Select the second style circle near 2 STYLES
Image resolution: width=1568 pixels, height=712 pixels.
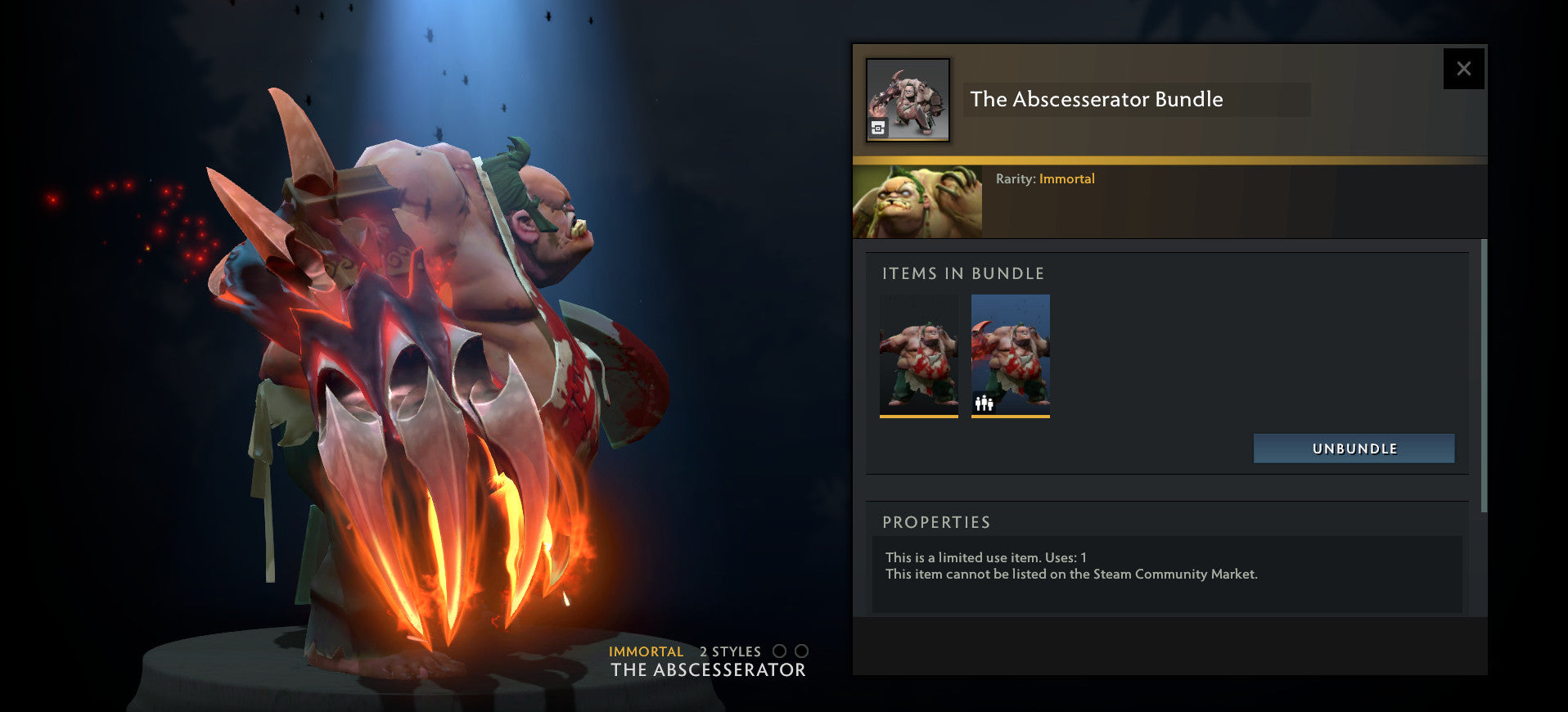[801, 651]
